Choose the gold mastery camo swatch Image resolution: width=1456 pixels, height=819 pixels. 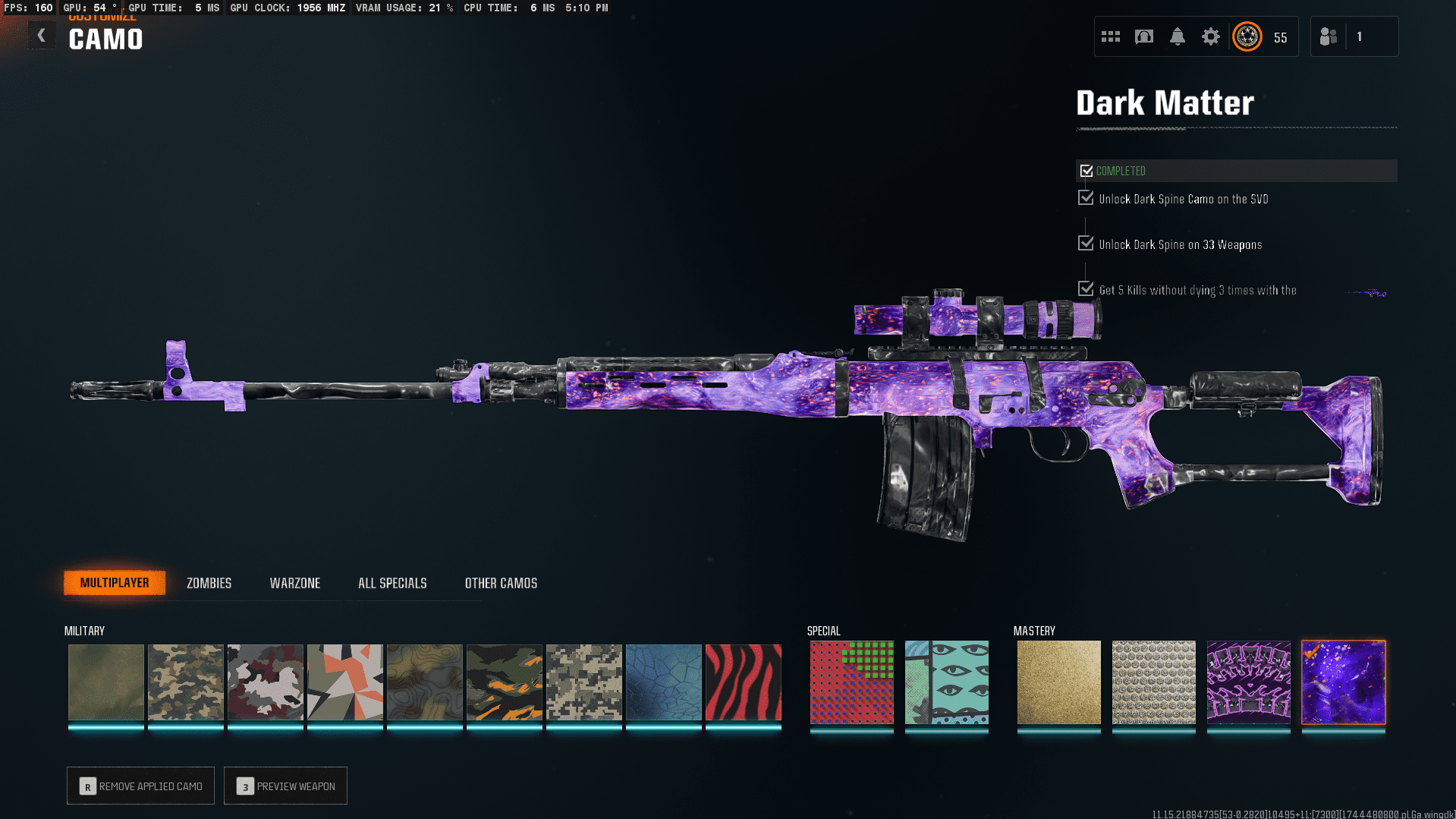1058,682
